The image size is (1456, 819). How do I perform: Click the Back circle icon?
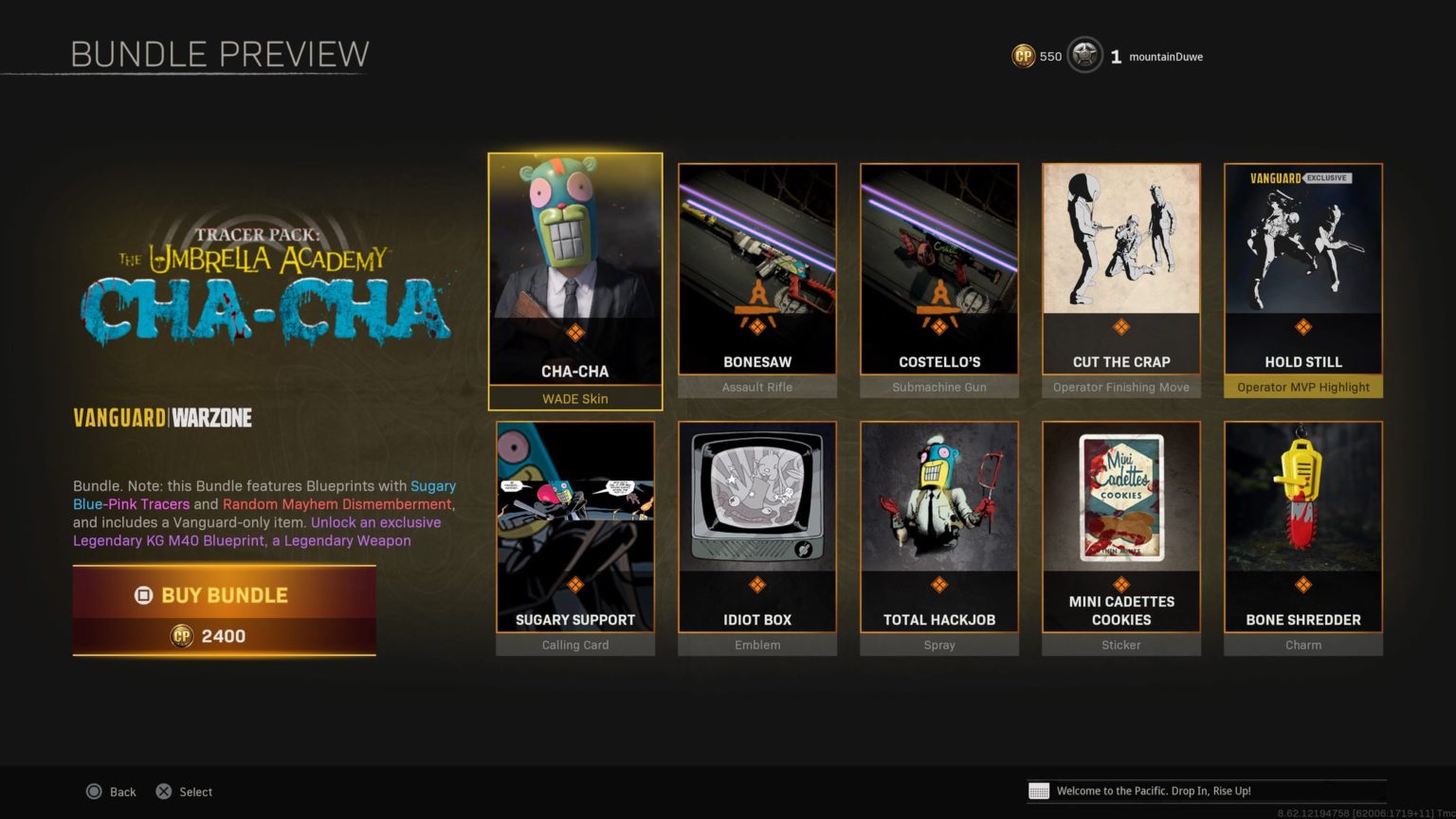click(94, 791)
